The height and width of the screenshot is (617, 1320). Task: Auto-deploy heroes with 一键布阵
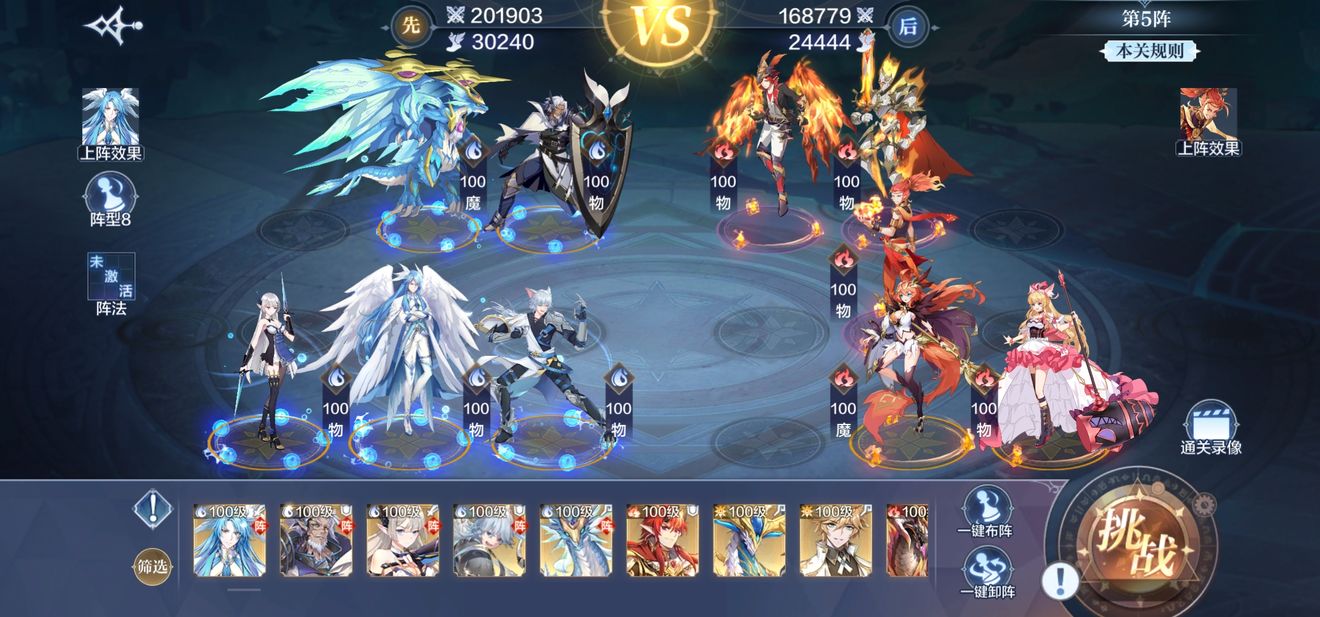pyautogui.click(x=985, y=512)
